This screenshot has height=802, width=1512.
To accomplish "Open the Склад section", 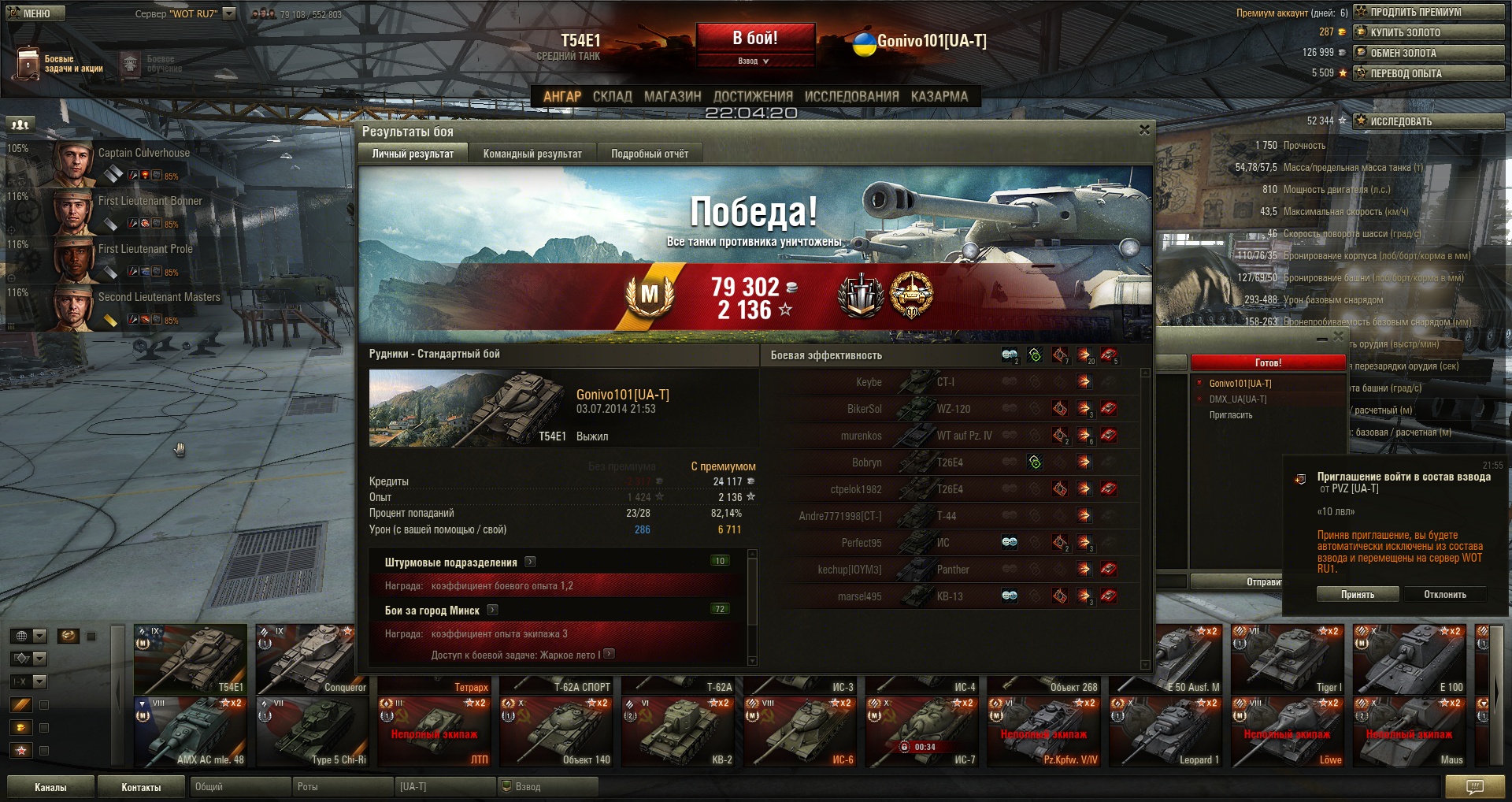I will point(612,96).
